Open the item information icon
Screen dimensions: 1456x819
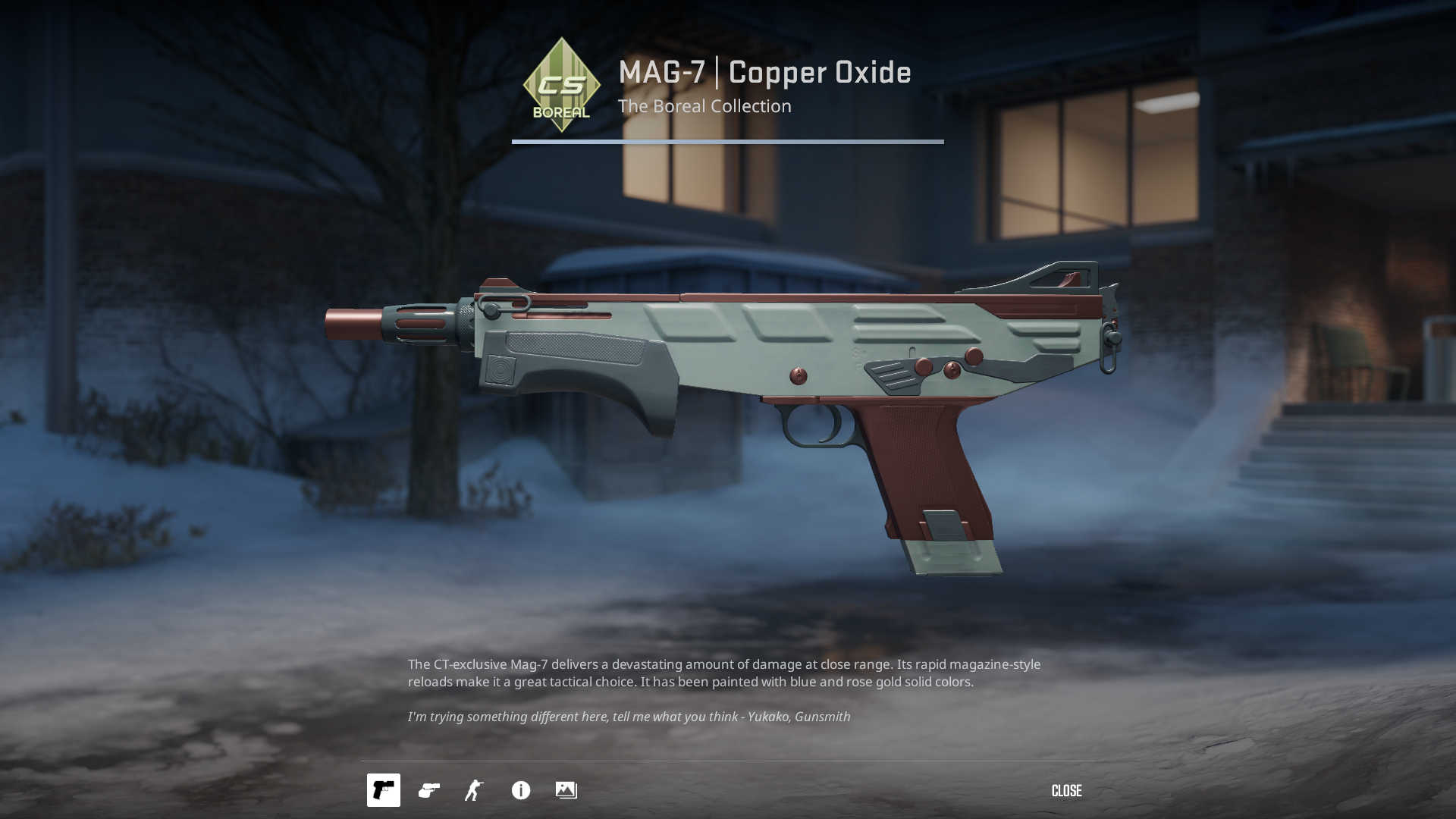pos(521,790)
